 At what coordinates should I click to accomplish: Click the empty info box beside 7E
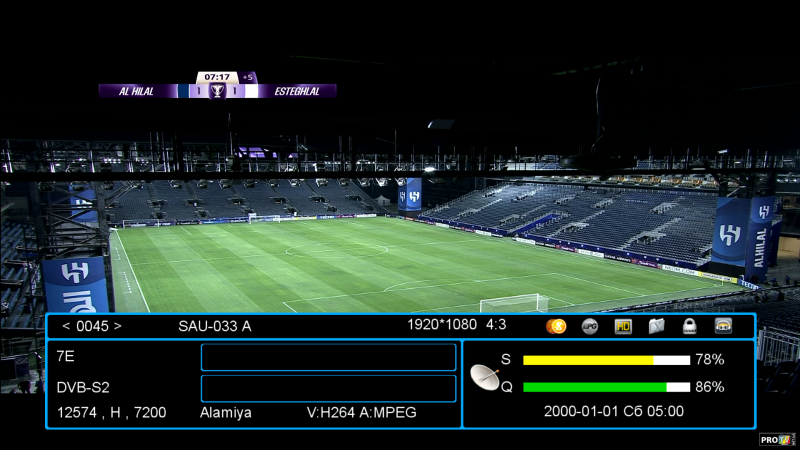(x=328, y=357)
